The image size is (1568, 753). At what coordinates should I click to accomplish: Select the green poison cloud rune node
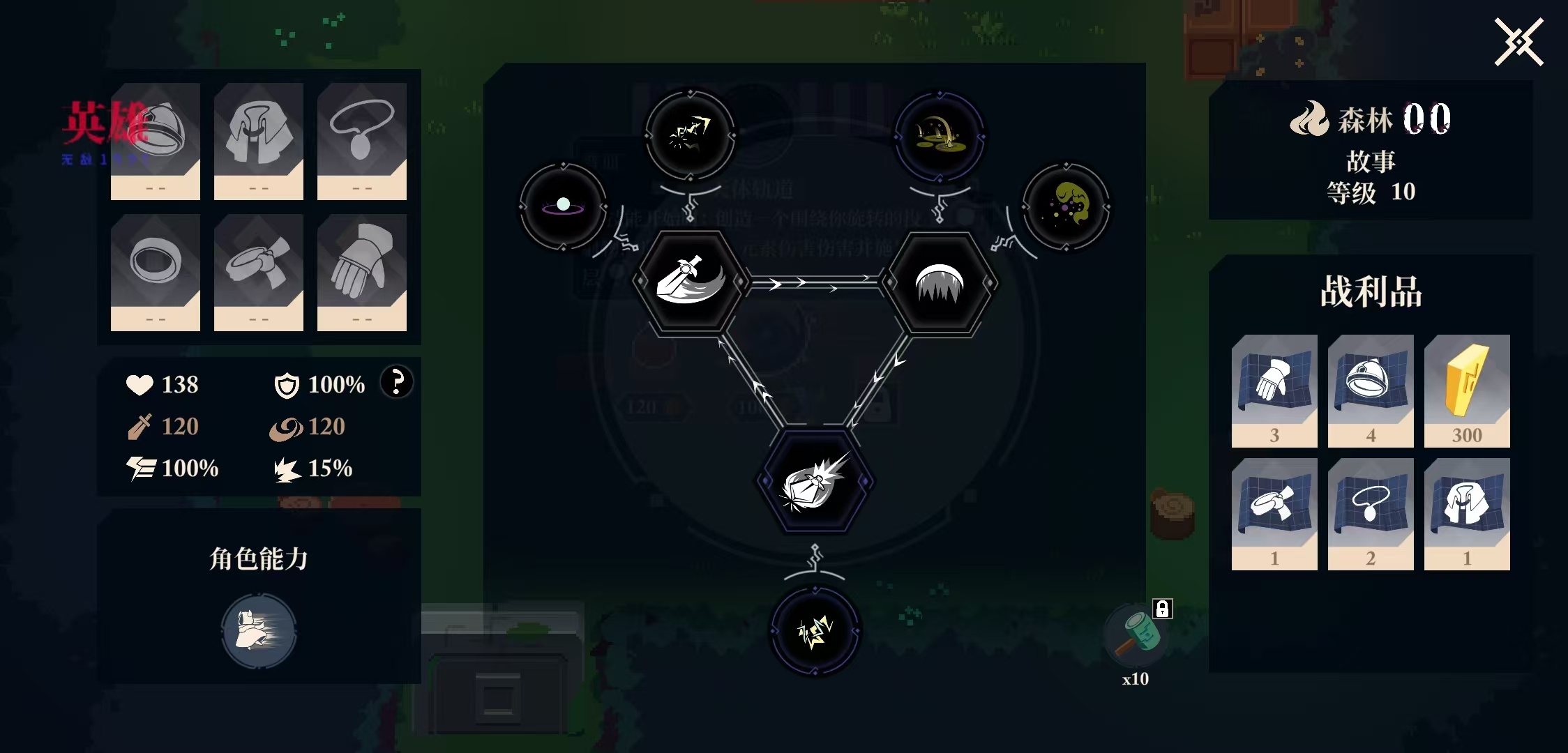click(1066, 206)
